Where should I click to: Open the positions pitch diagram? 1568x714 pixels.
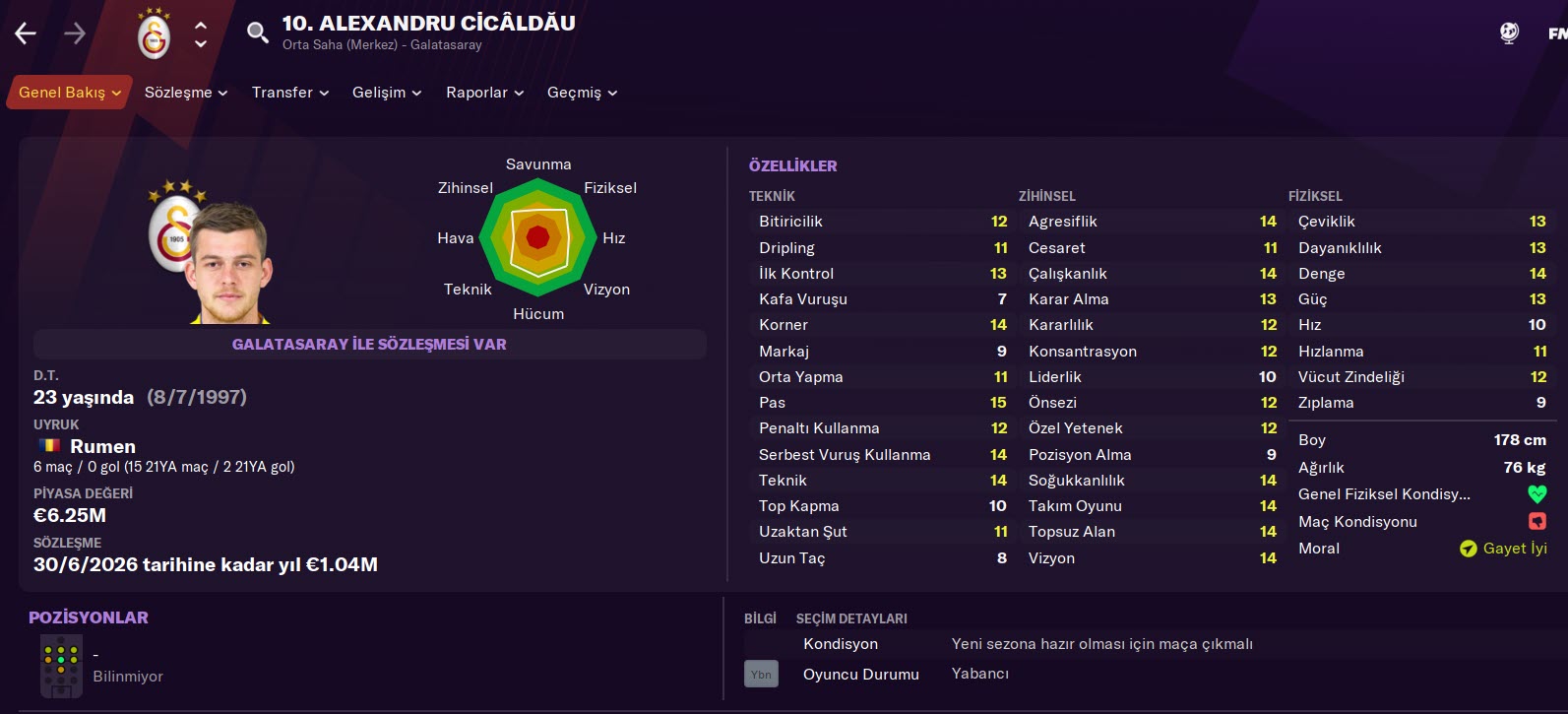pyautogui.click(x=61, y=666)
